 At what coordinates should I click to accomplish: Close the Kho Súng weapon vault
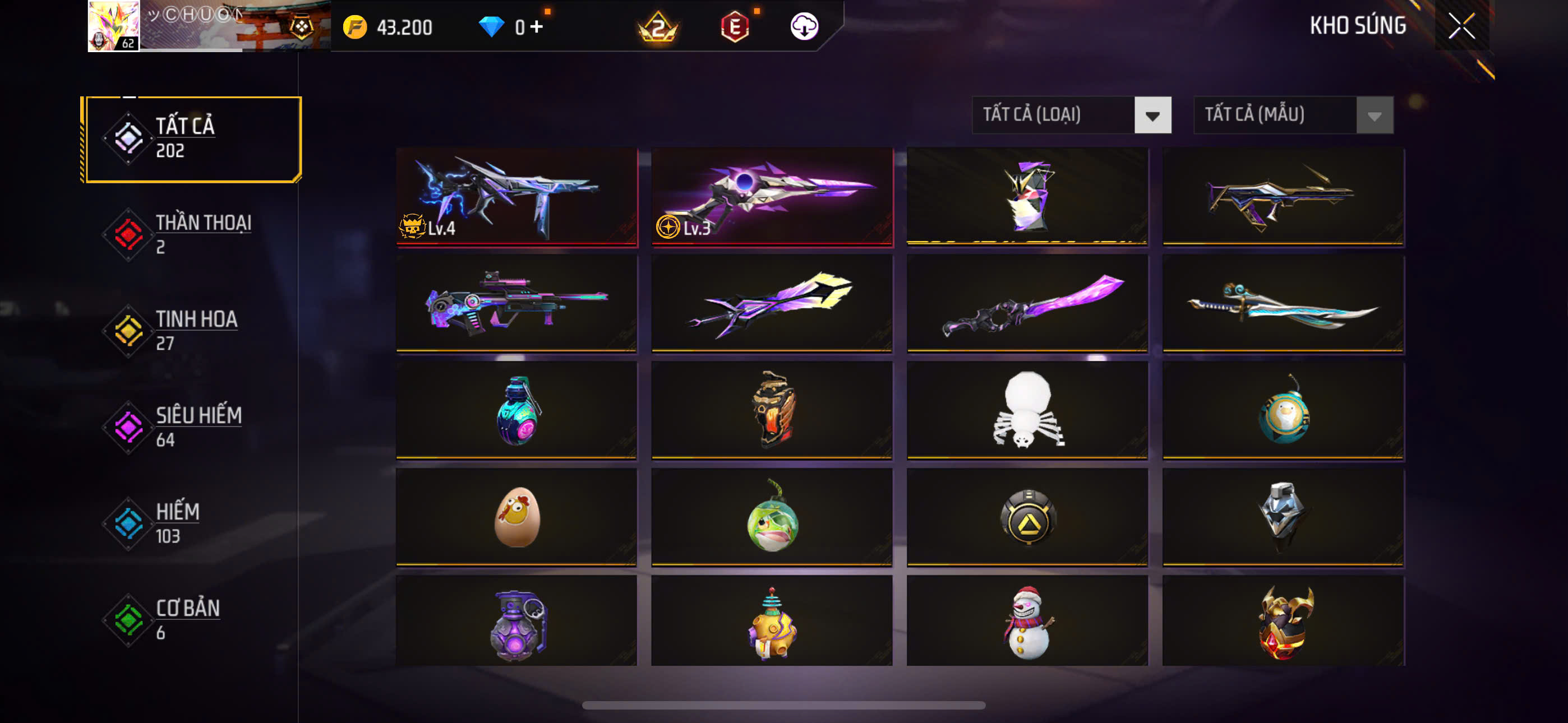[x=1461, y=26]
